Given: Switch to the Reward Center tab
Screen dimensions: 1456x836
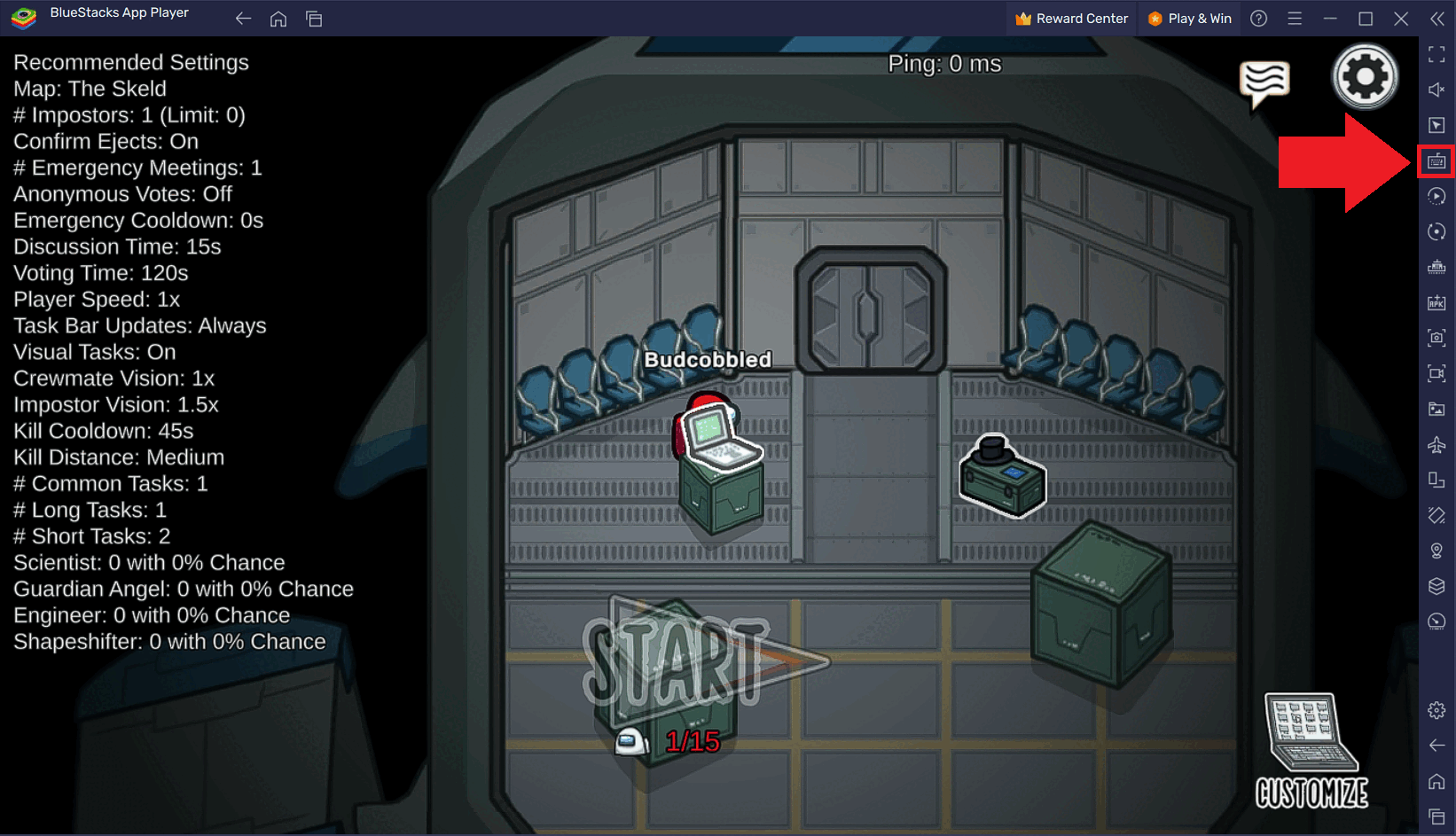Looking at the screenshot, I should point(1071,18).
